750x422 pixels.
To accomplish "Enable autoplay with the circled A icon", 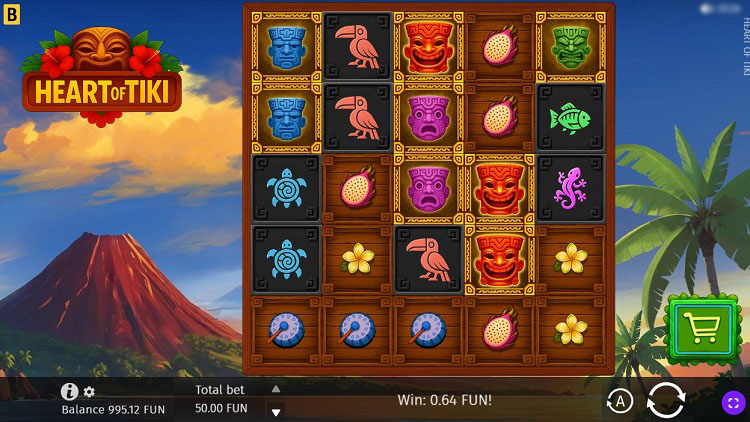I will click(620, 402).
